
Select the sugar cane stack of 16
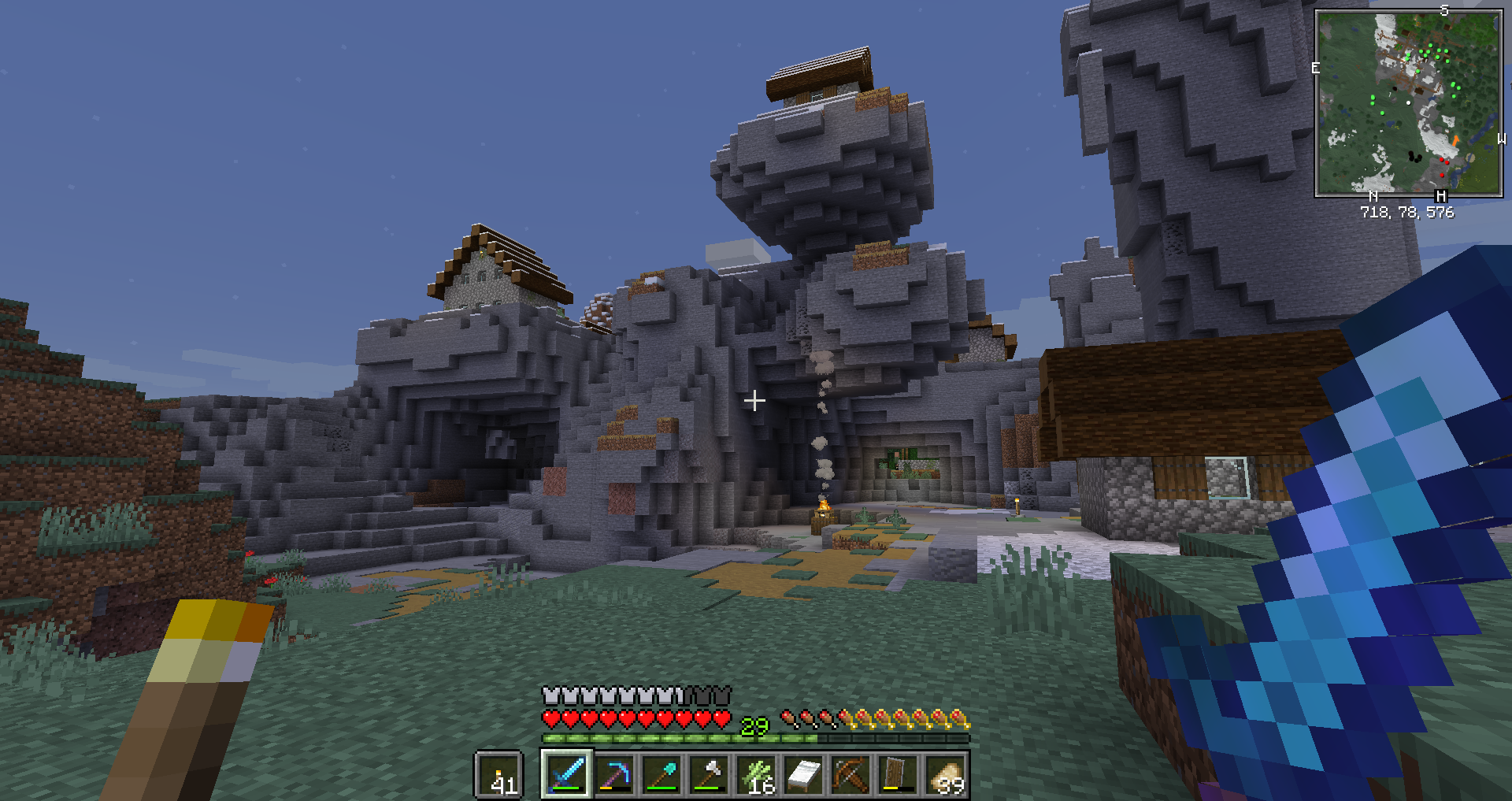point(756,774)
